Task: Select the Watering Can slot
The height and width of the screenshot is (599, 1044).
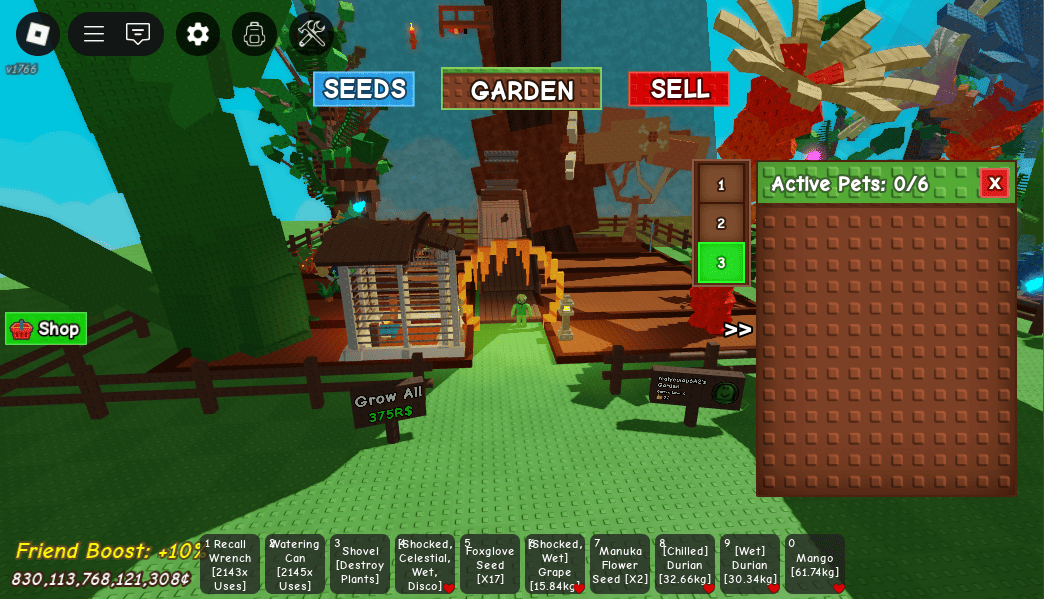Action: [x=295, y=564]
